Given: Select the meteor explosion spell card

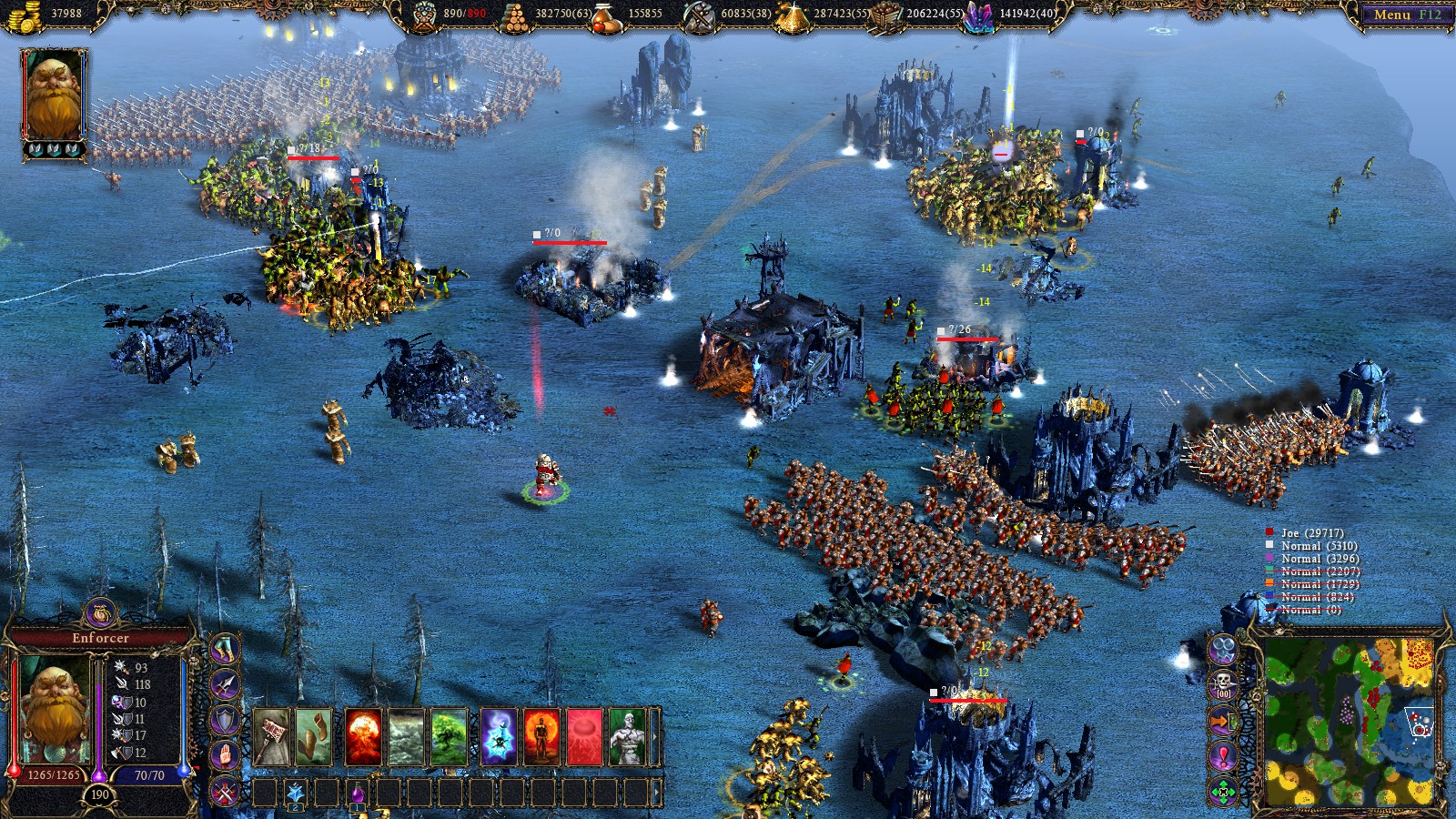Looking at the screenshot, I should [x=364, y=734].
